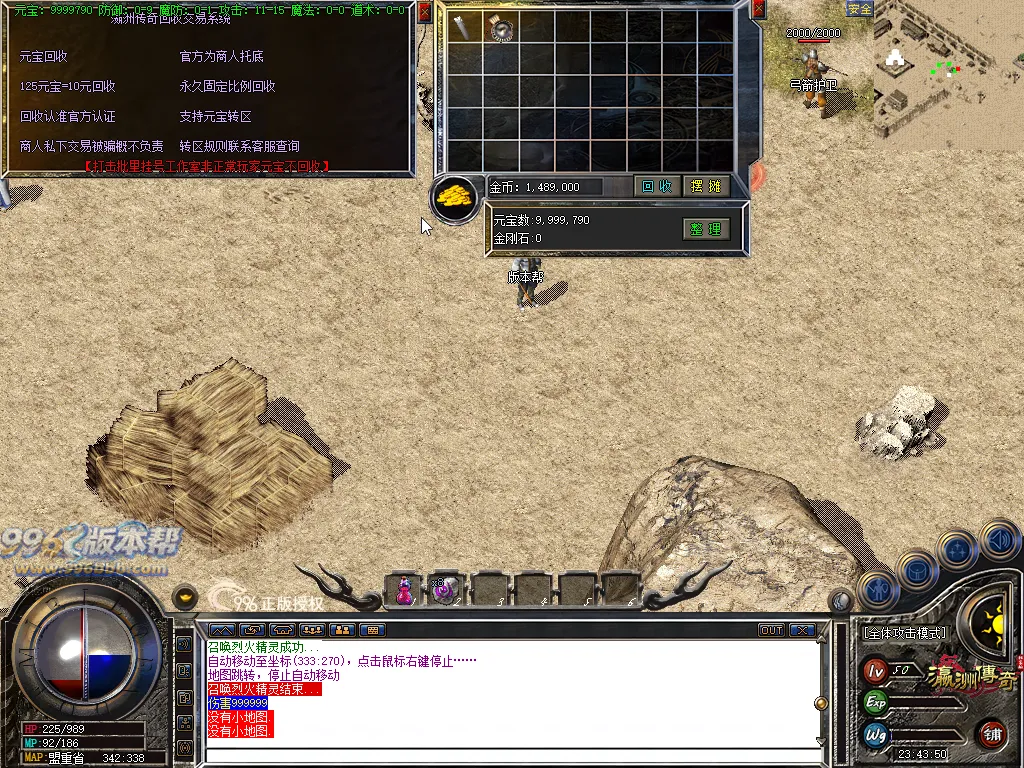Click the OUT button above the chat
The width and height of the screenshot is (1024, 768).
(x=771, y=630)
